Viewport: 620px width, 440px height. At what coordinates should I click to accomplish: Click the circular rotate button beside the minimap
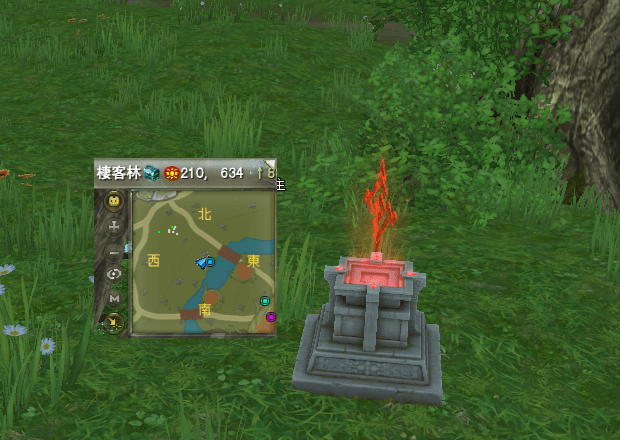[x=114, y=274]
